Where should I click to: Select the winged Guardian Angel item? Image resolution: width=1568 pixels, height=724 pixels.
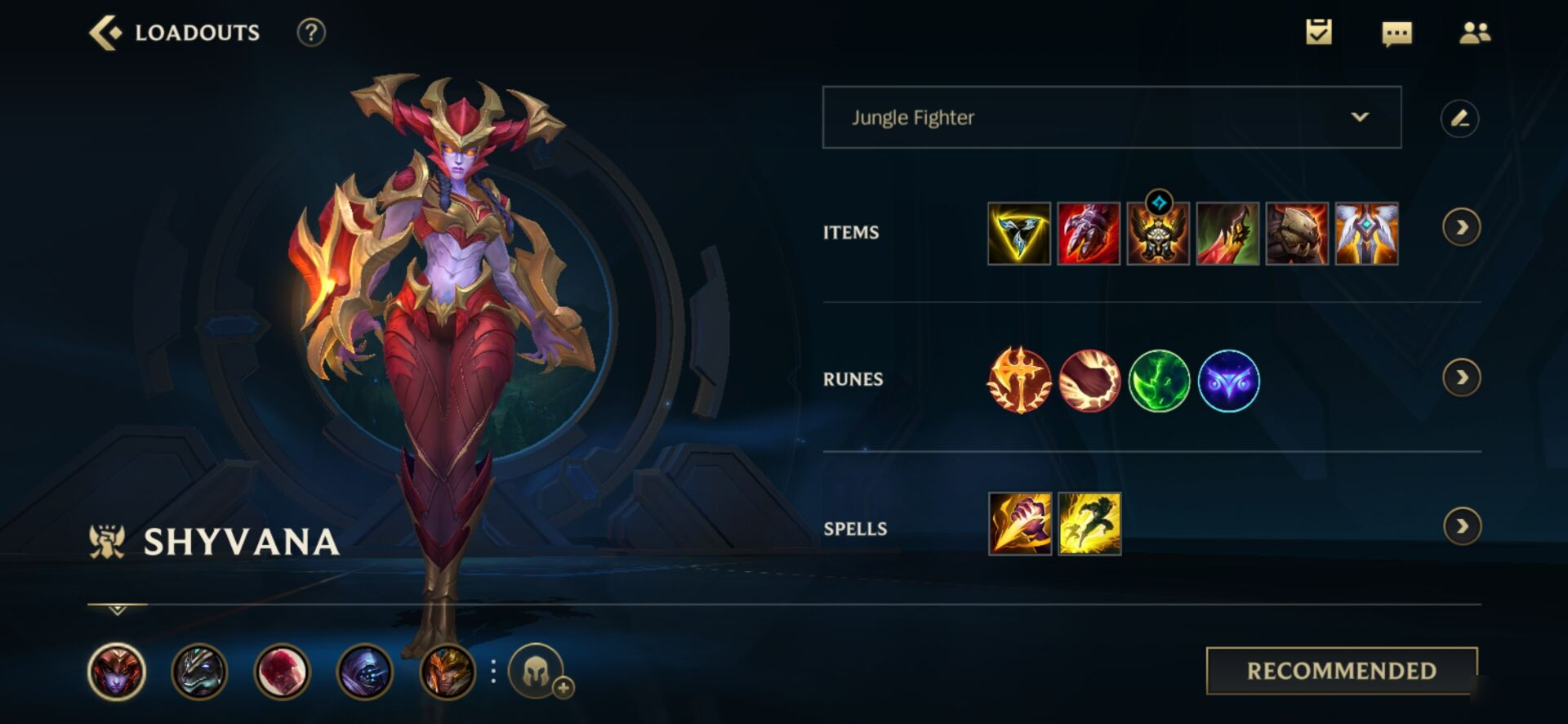click(x=1366, y=234)
